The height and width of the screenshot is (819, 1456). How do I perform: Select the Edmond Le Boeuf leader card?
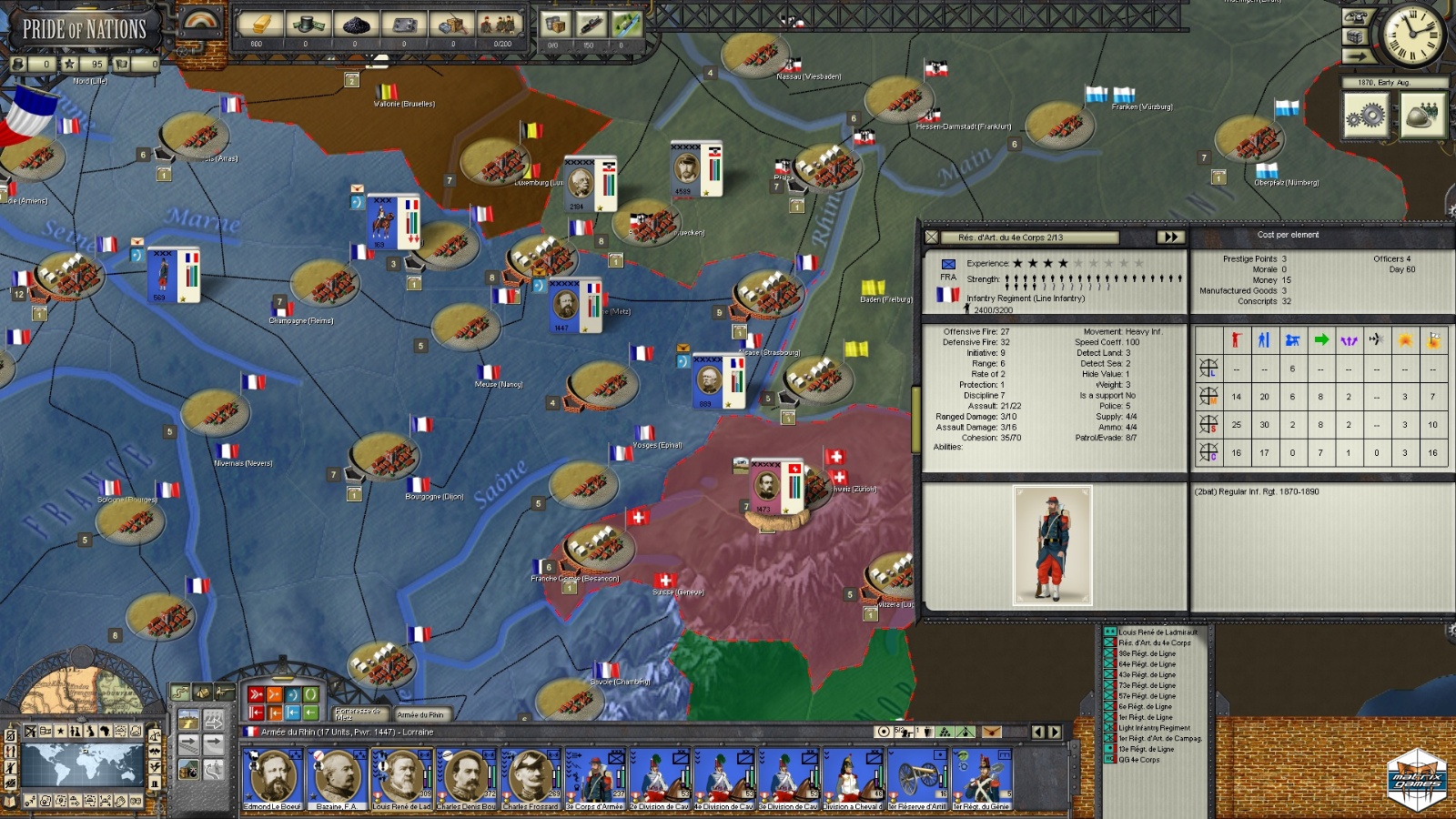(271, 778)
